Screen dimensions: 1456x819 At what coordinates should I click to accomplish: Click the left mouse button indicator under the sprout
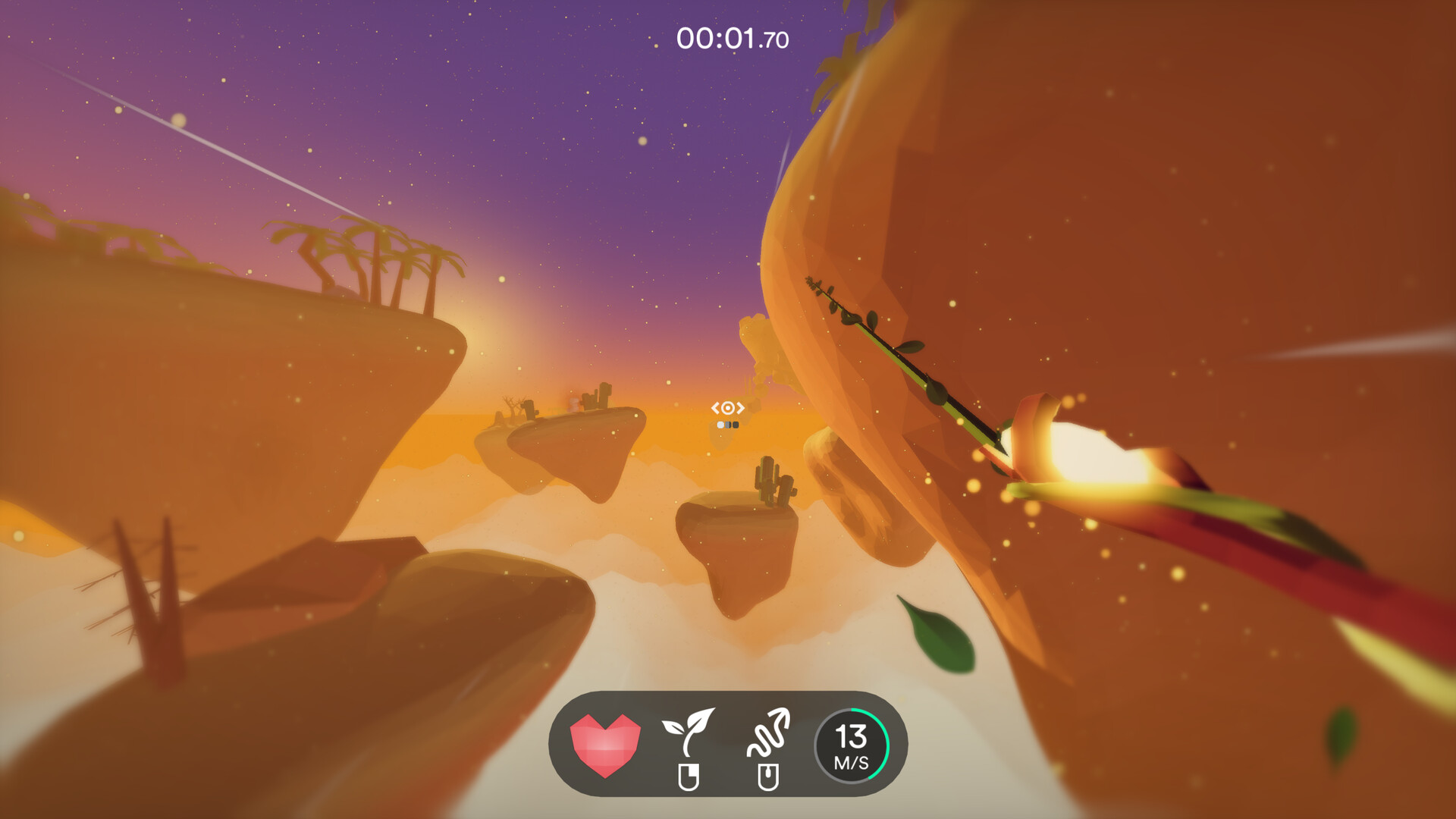click(x=690, y=775)
